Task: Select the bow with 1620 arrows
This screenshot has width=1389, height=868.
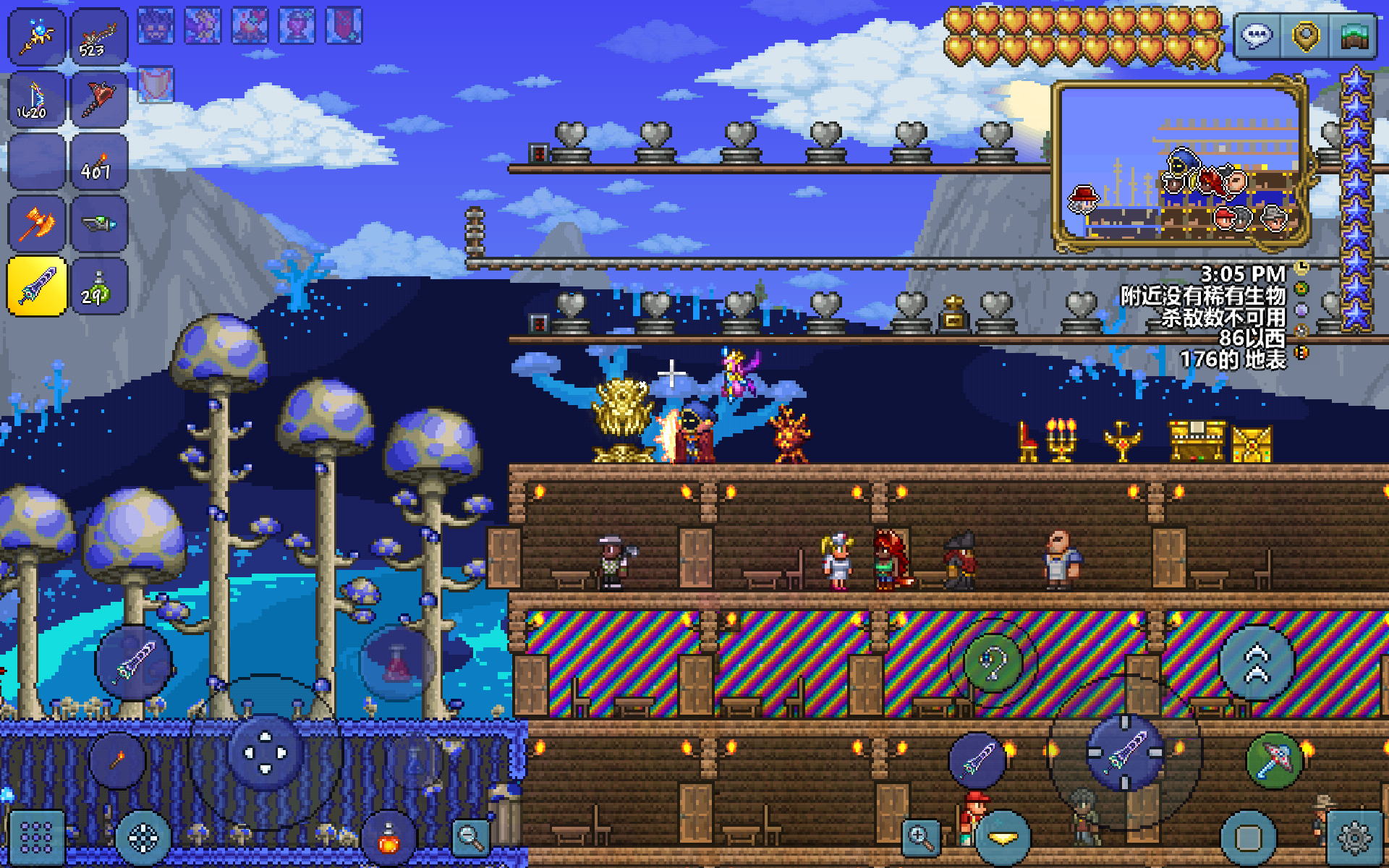Action: tap(36, 100)
